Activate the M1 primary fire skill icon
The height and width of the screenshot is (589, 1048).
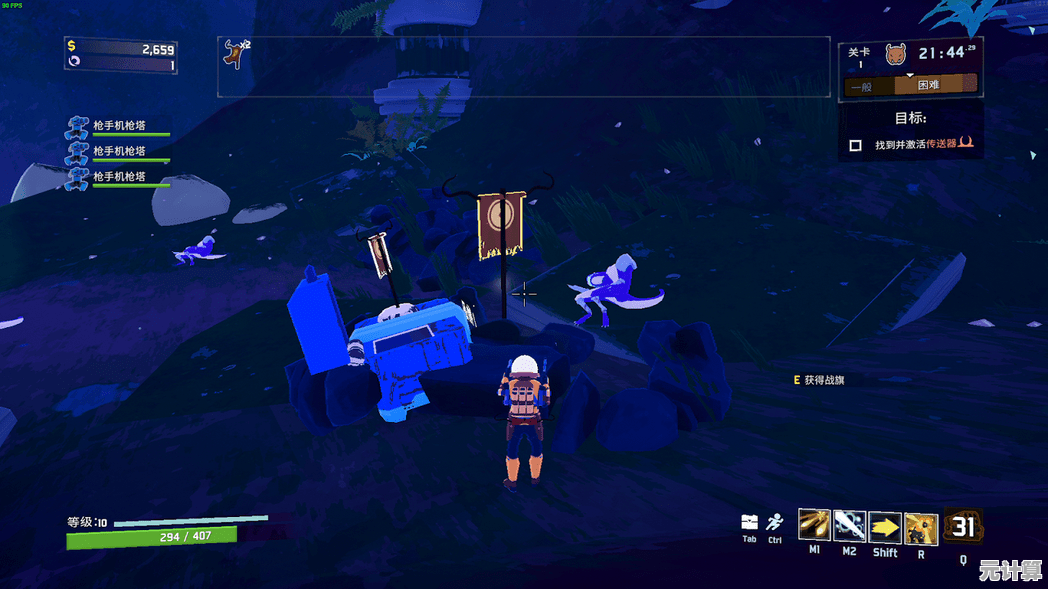[814, 525]
